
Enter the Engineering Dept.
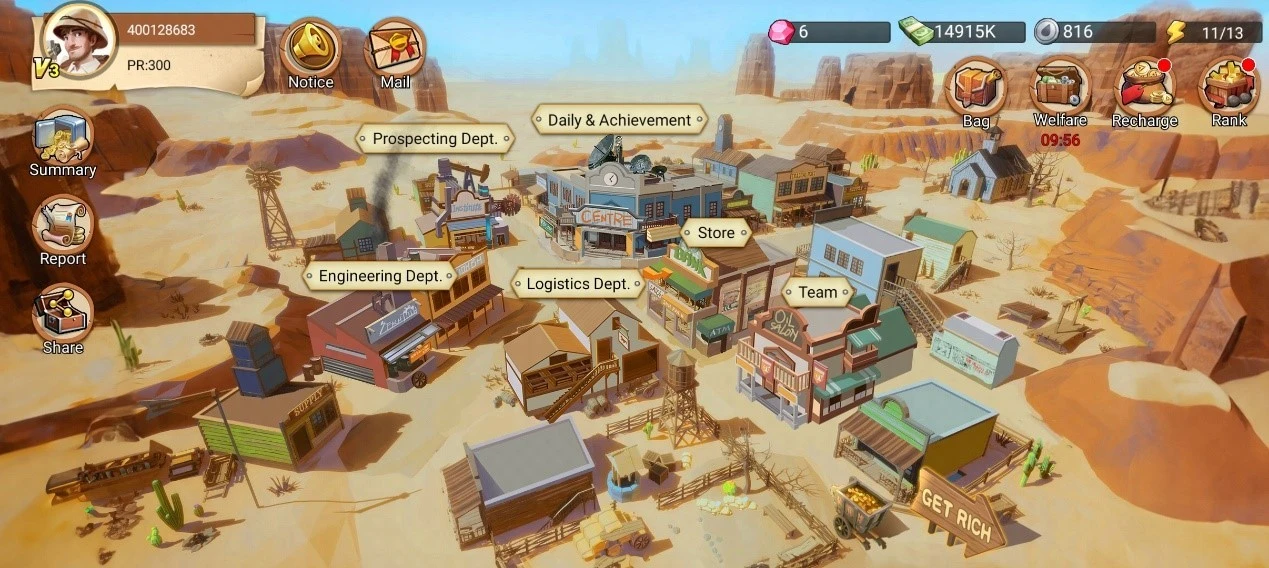coord(380,276)
